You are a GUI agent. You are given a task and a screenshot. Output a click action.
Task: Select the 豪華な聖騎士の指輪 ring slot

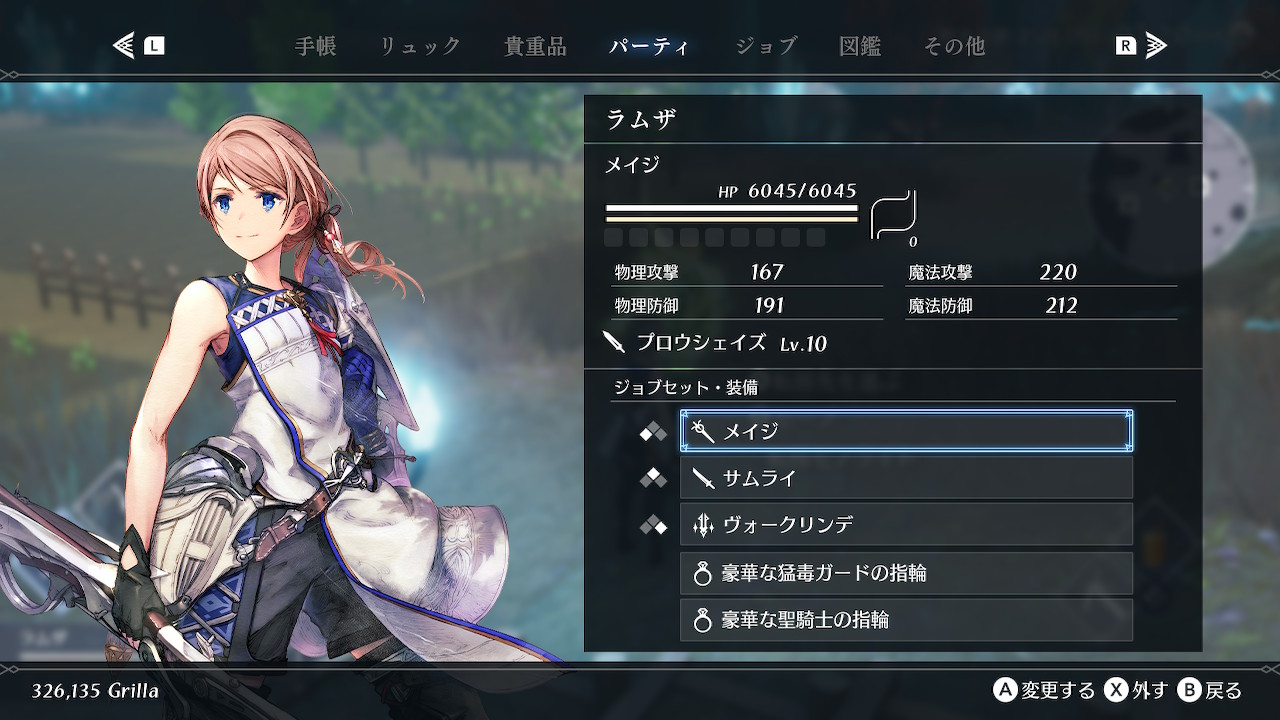point(906,620)
